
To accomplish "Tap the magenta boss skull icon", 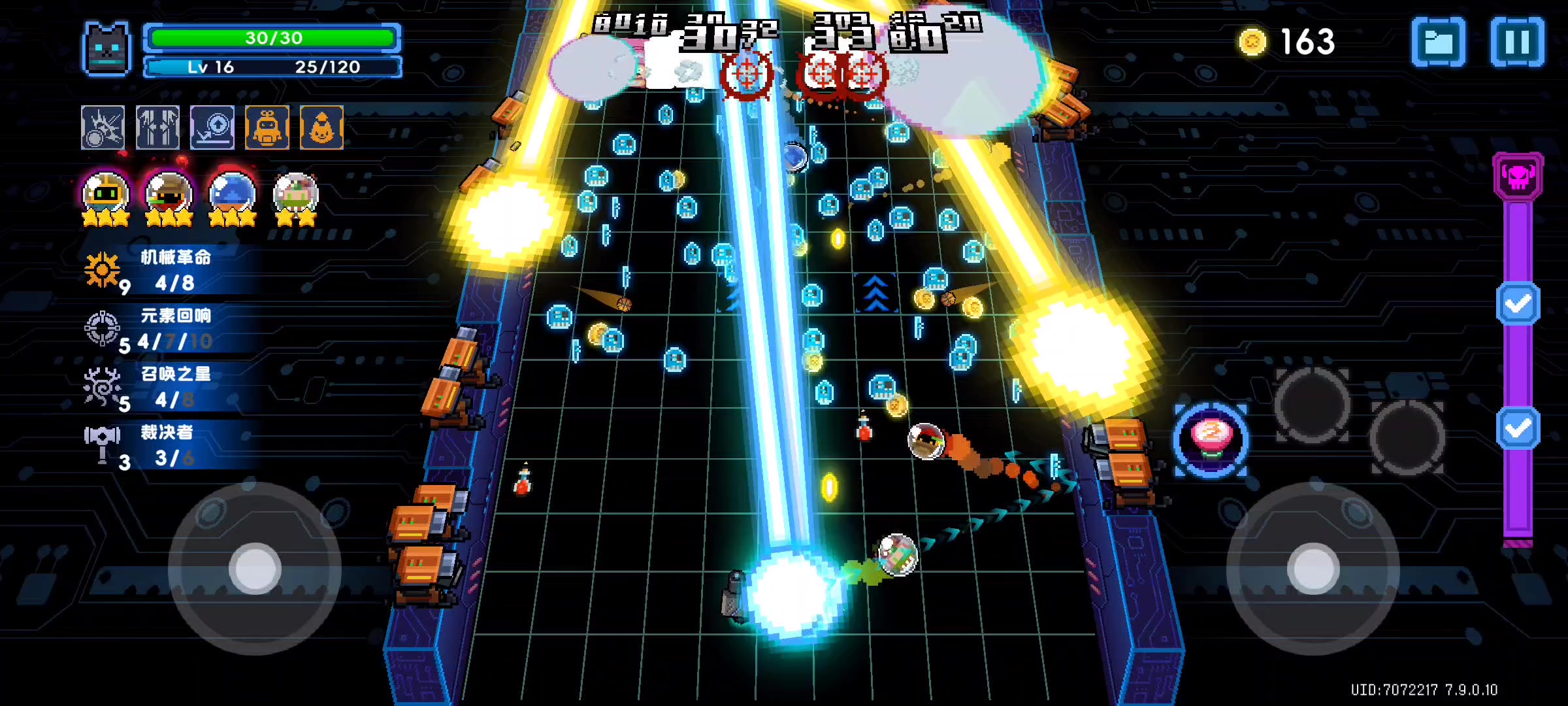I will pyautogui.click(x=1518, y=176).
